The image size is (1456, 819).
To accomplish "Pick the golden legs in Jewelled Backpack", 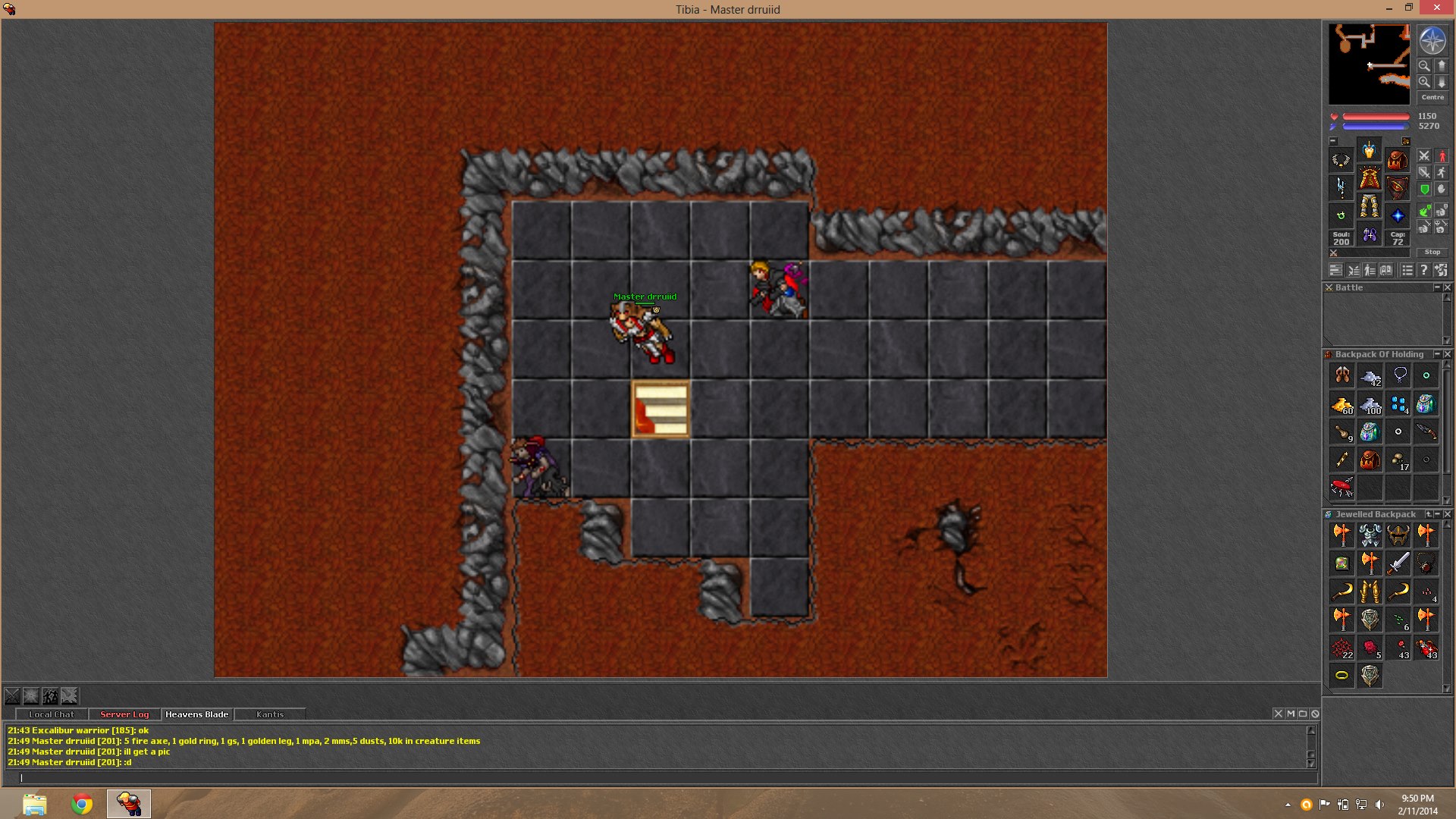I will pyautogui.click(x=1370, y=591).
